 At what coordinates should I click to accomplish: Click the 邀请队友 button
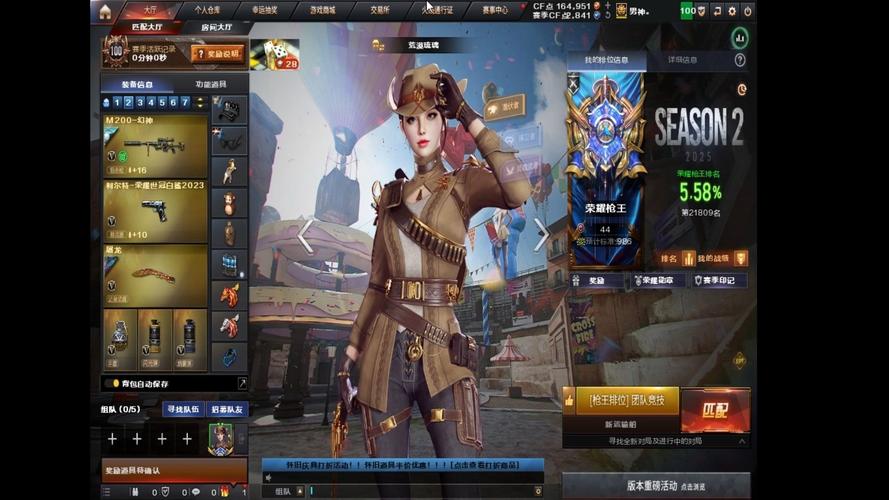pos(227,409)
